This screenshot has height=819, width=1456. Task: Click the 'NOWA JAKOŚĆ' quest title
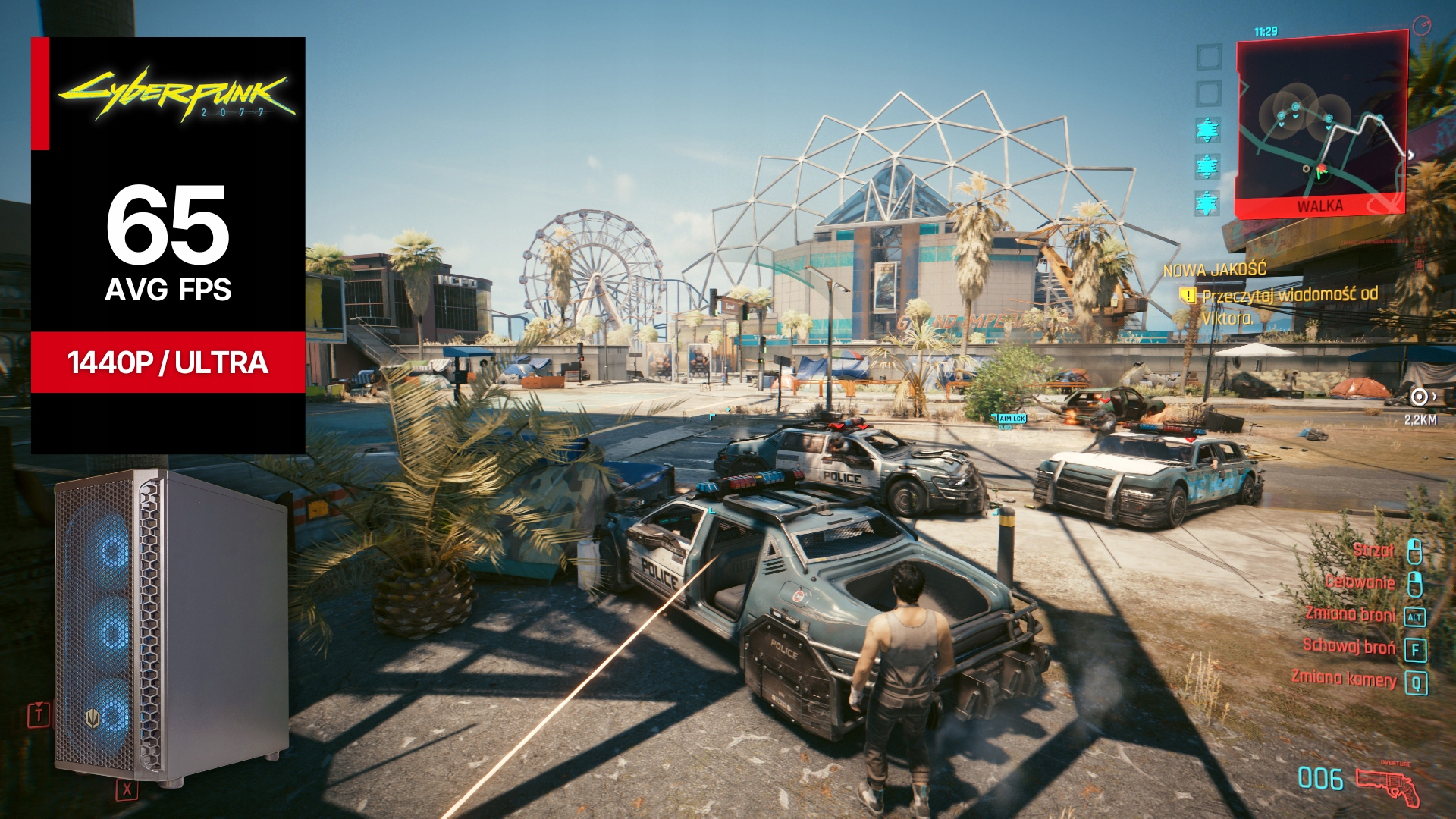coord(1214,269)
